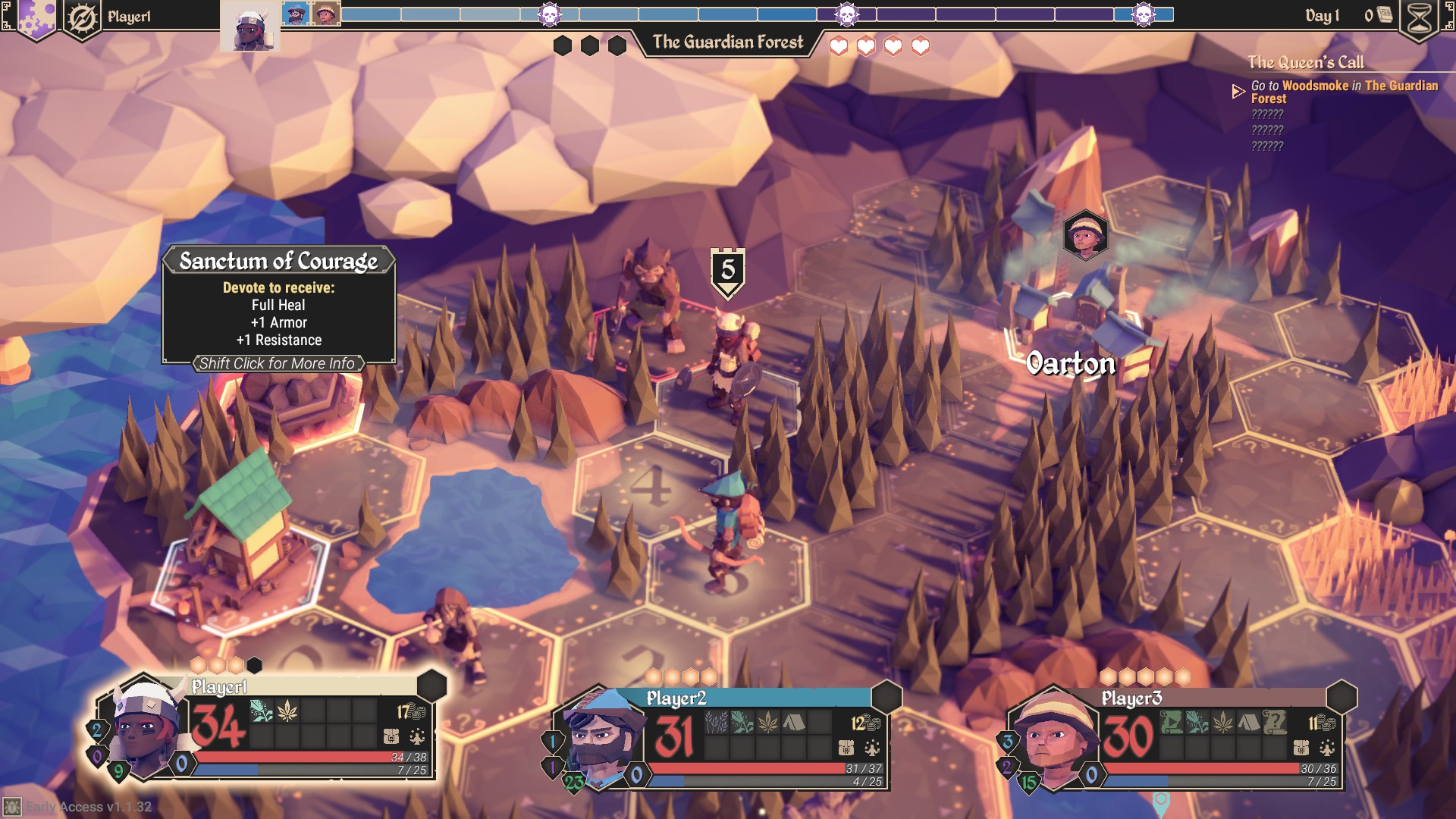Open The Queen's Call quest tracker
This screenshot has width=1456, height=819.
click(x=1305, y=63)
